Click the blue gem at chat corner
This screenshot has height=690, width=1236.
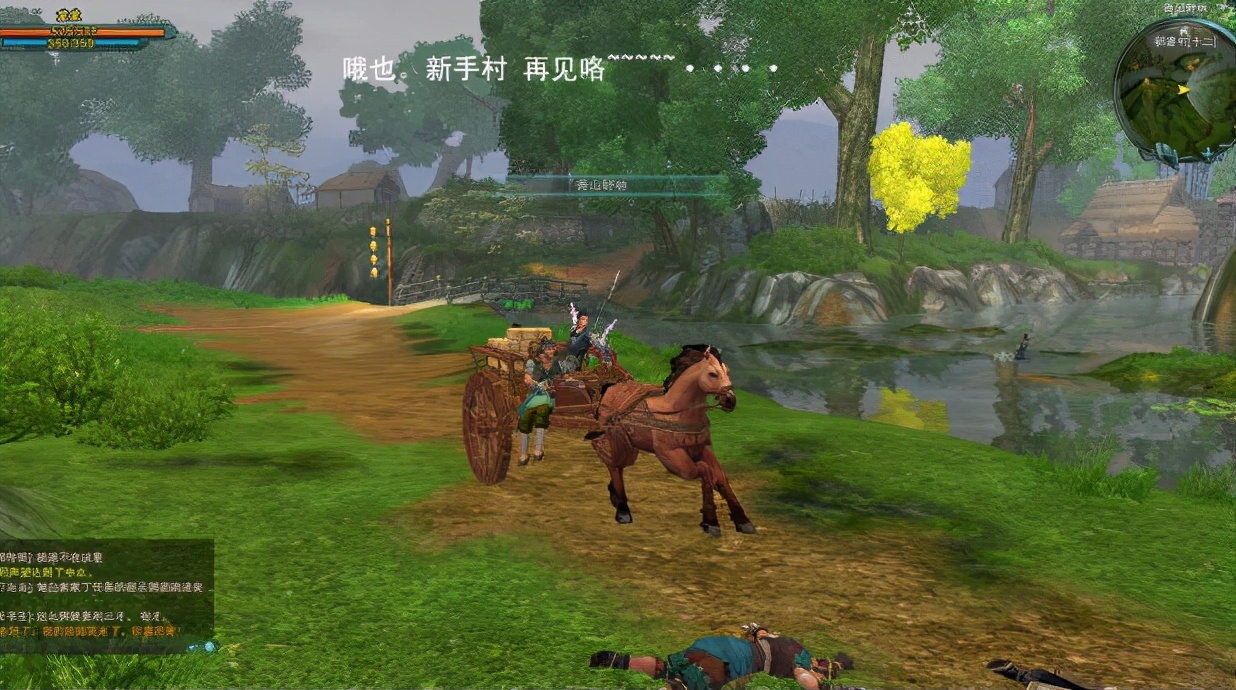(x=208, y=647)
